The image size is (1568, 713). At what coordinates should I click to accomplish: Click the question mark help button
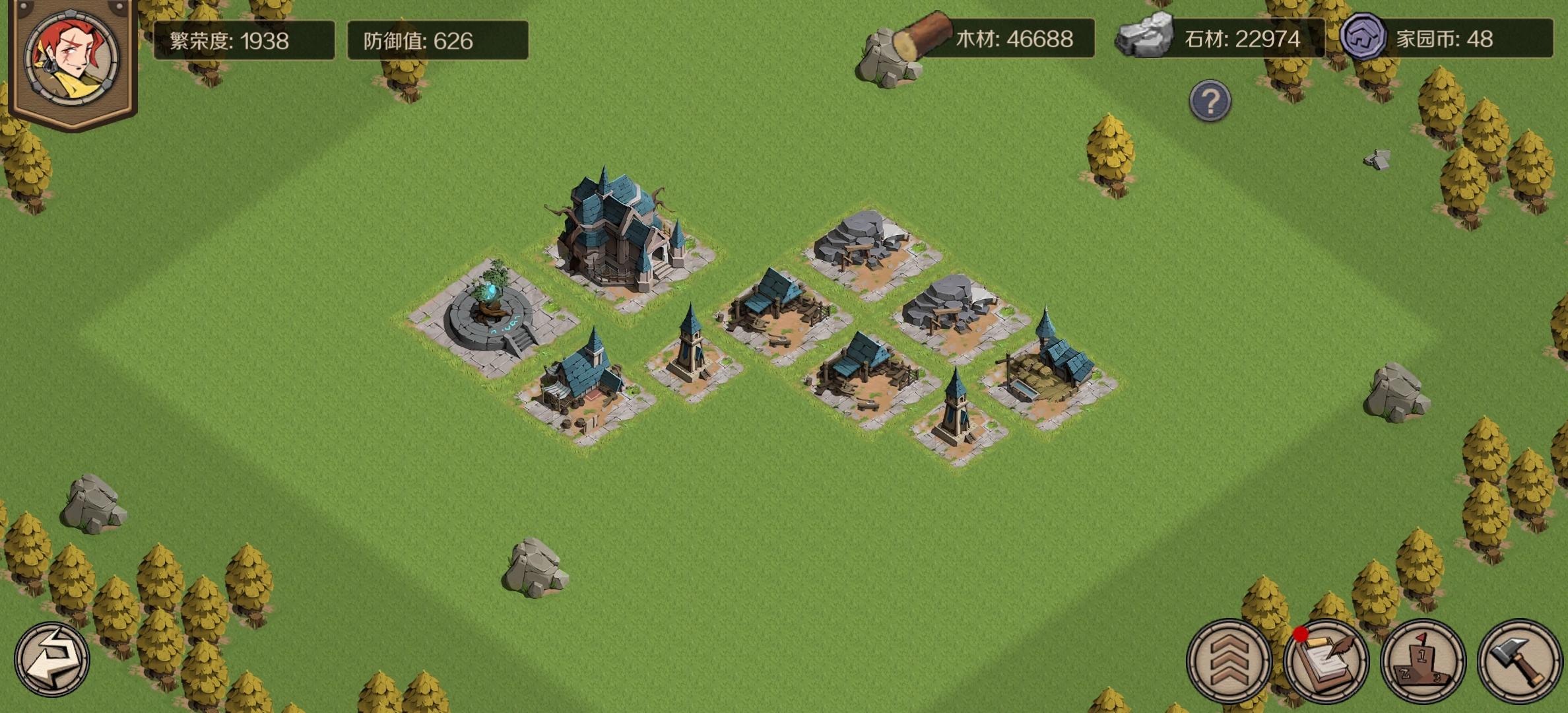point(1211,100)
